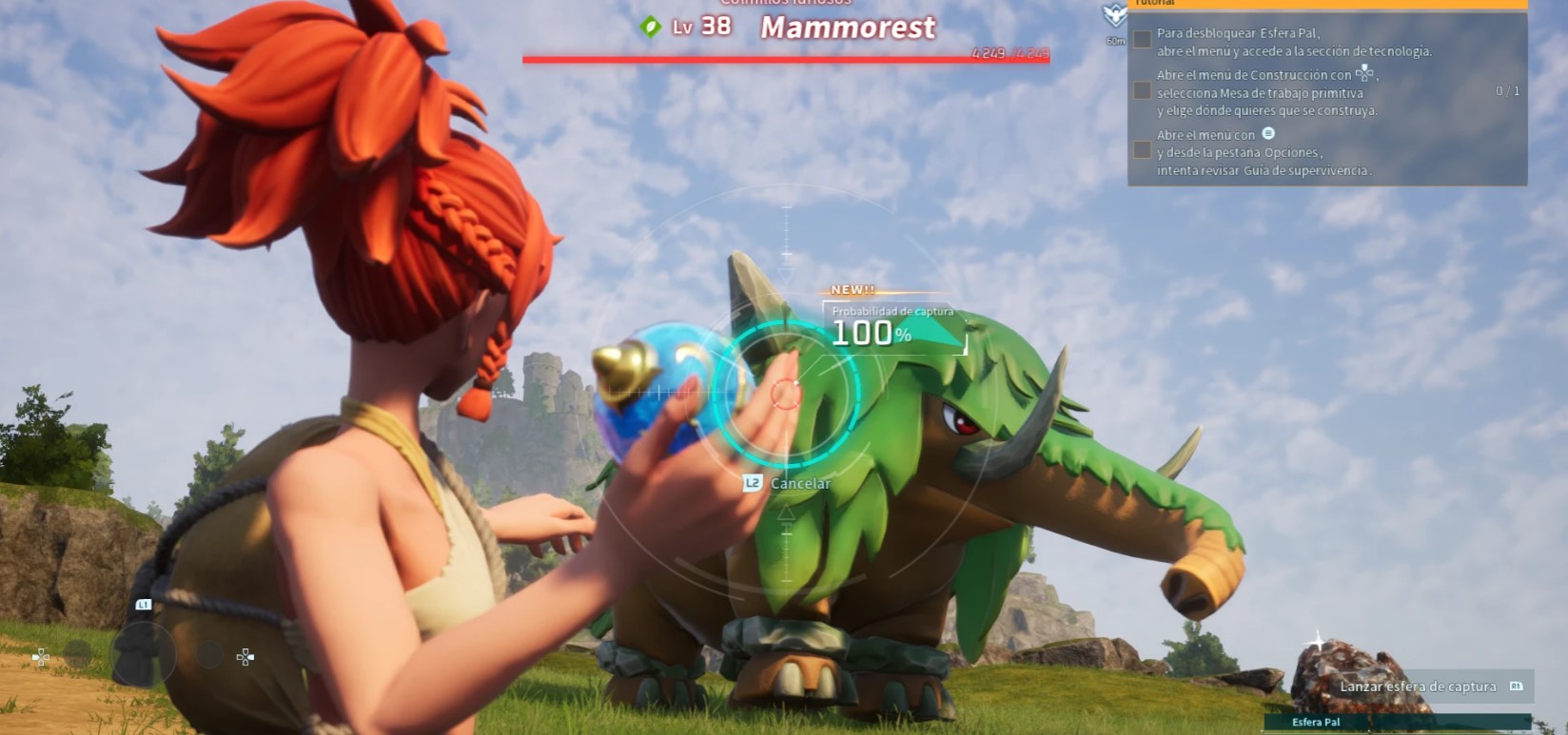Click the Cancelar capture label

pyautogui.click(x=799, y=483)
